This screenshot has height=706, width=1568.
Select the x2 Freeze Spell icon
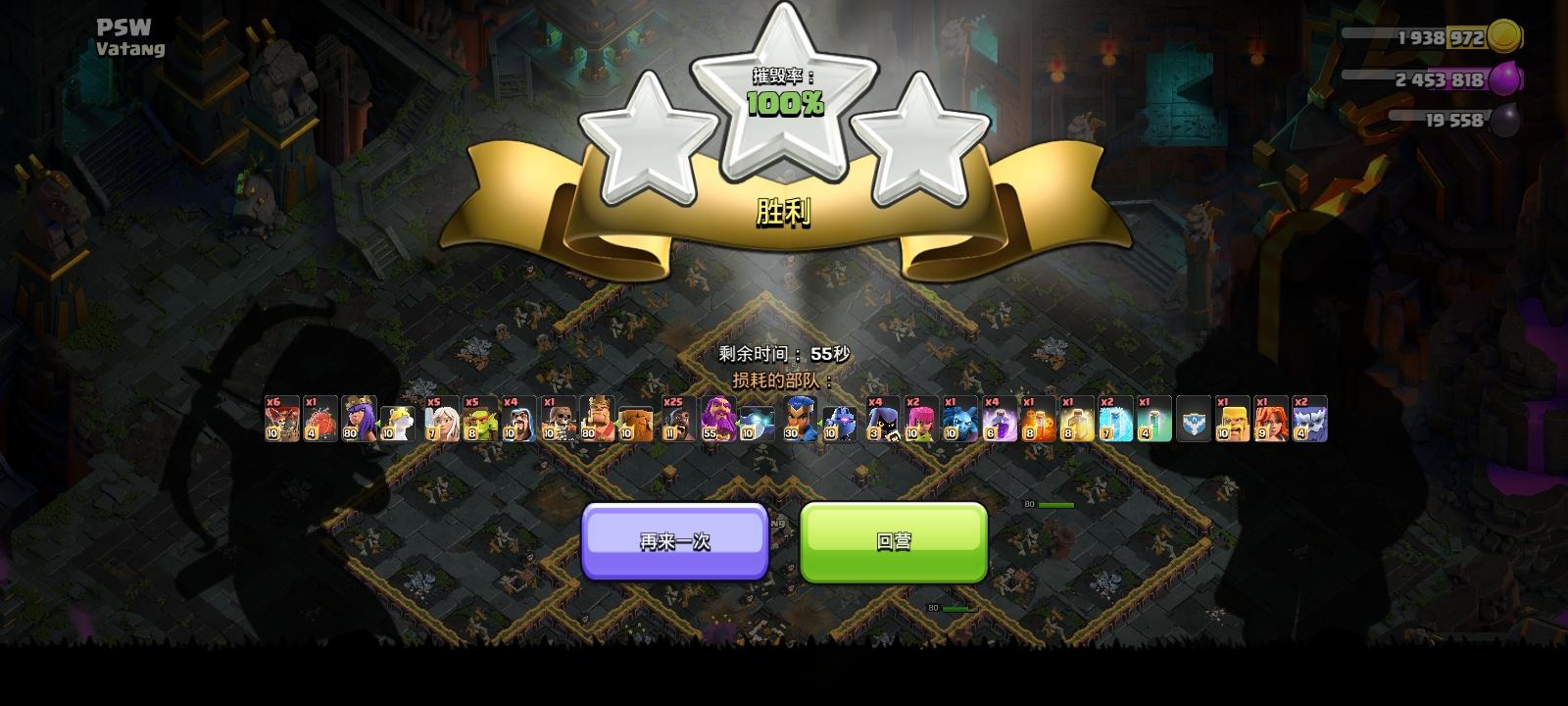1114,421
